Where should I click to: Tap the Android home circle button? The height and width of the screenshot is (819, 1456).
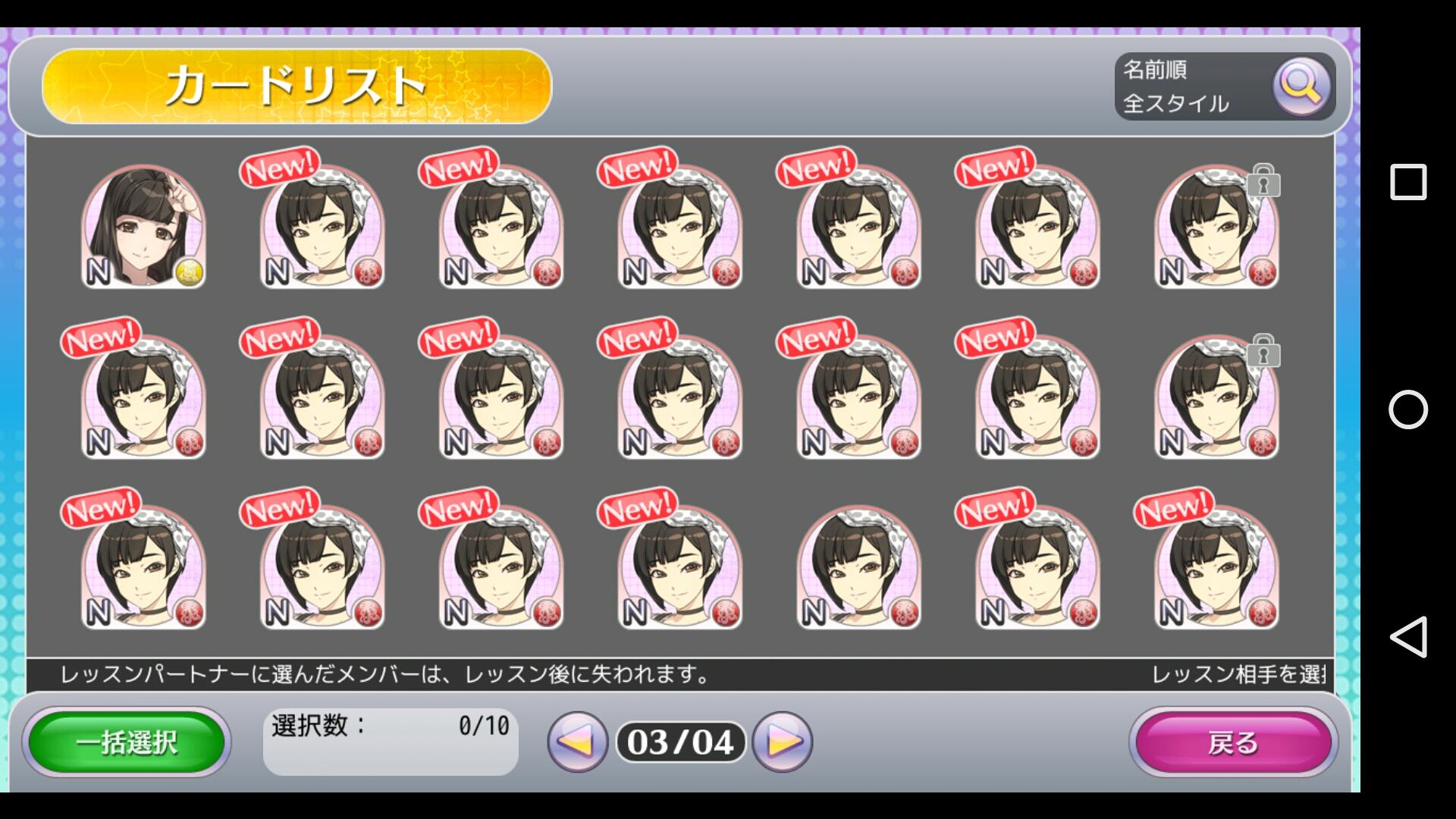pos(1407,409)
